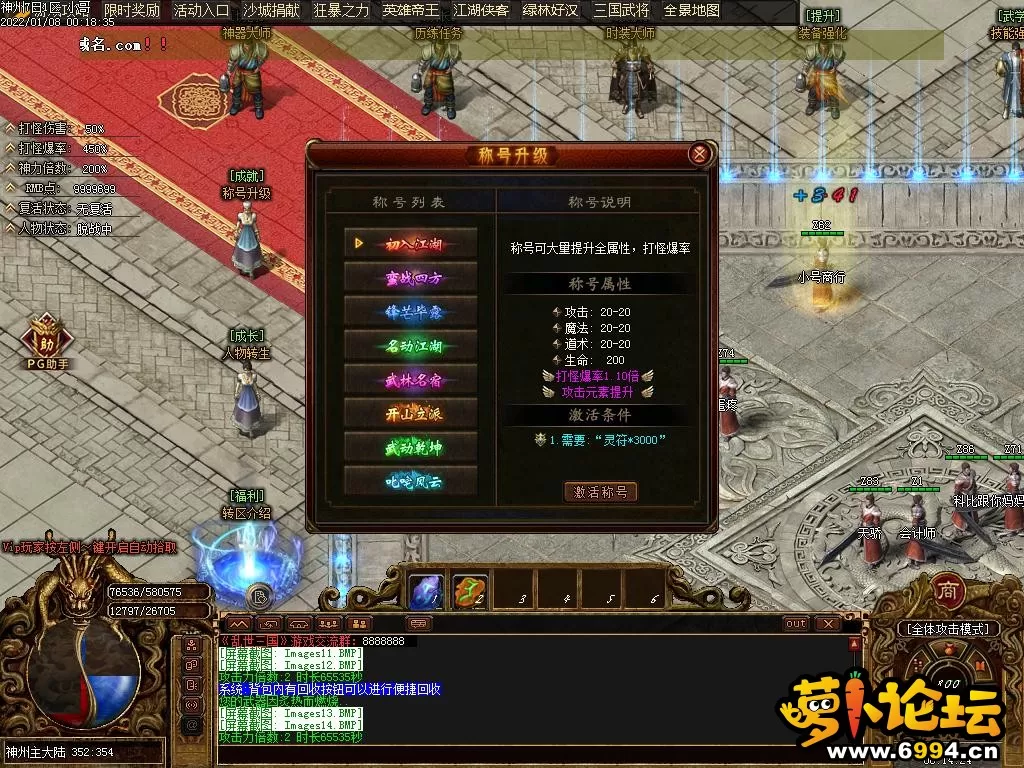Viewport: 1024px width, 768px height.
Task: Pick the 叱咤风云 title entry
Action: pyautogui.click(x=411, y=481)
